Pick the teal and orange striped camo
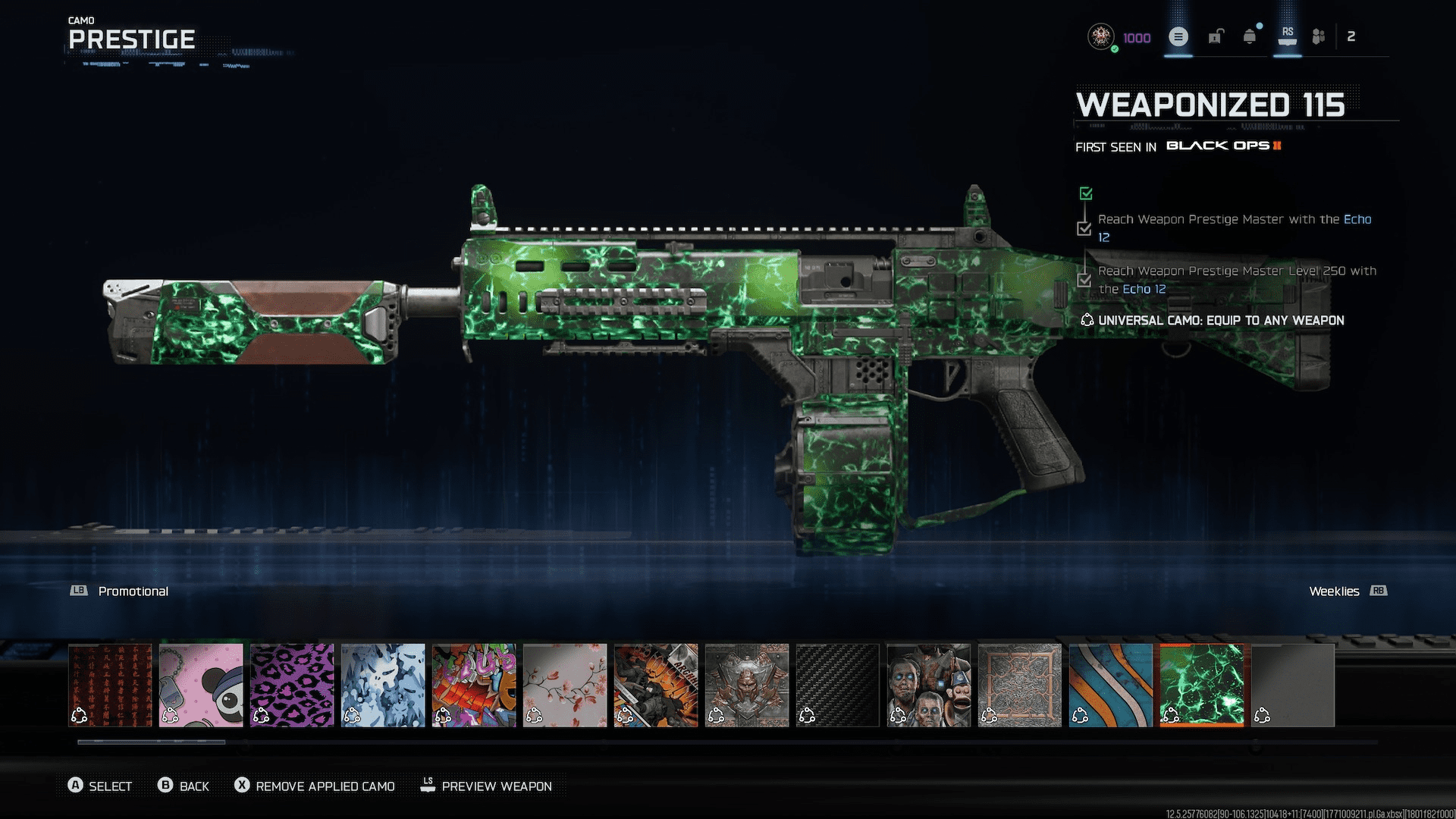This screenshot has width=1456, height=819. coord(1111,685)
